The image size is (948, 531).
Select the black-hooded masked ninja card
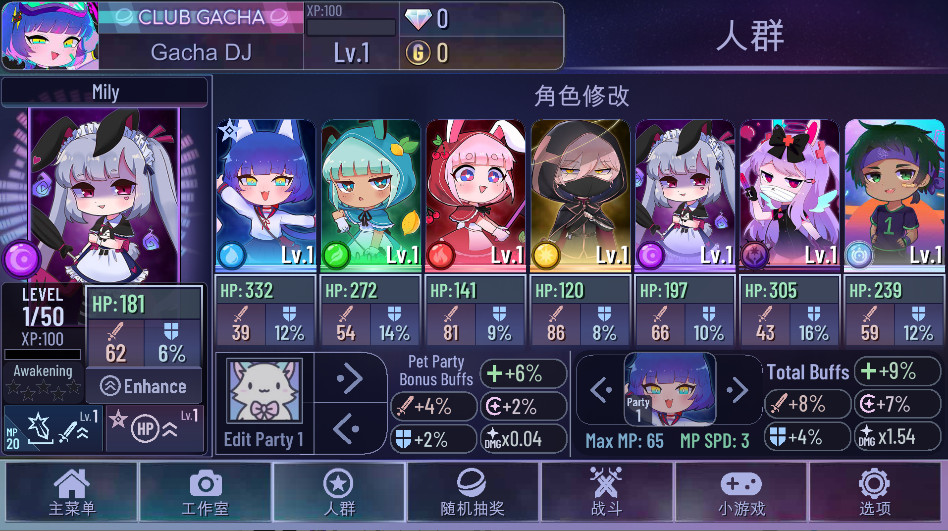pyautogui.click(x=580, y=195)
